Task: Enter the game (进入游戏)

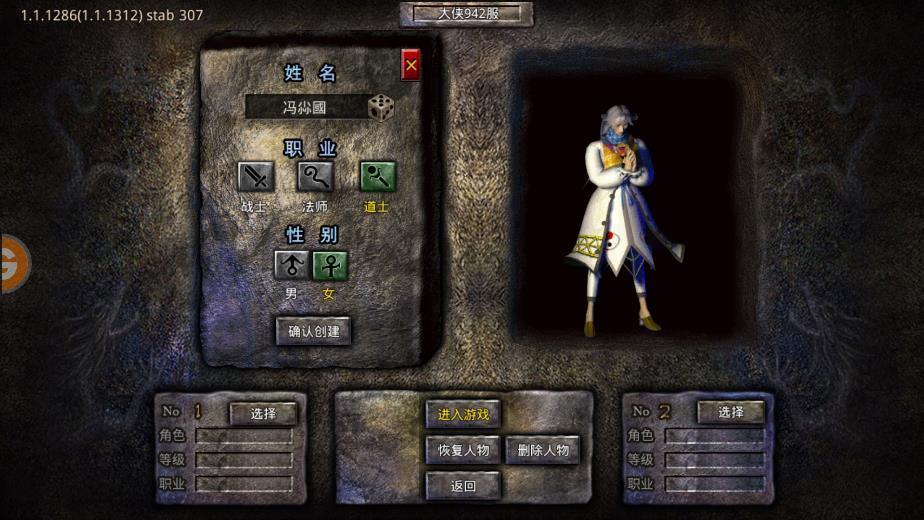Action: click(463, 414)
